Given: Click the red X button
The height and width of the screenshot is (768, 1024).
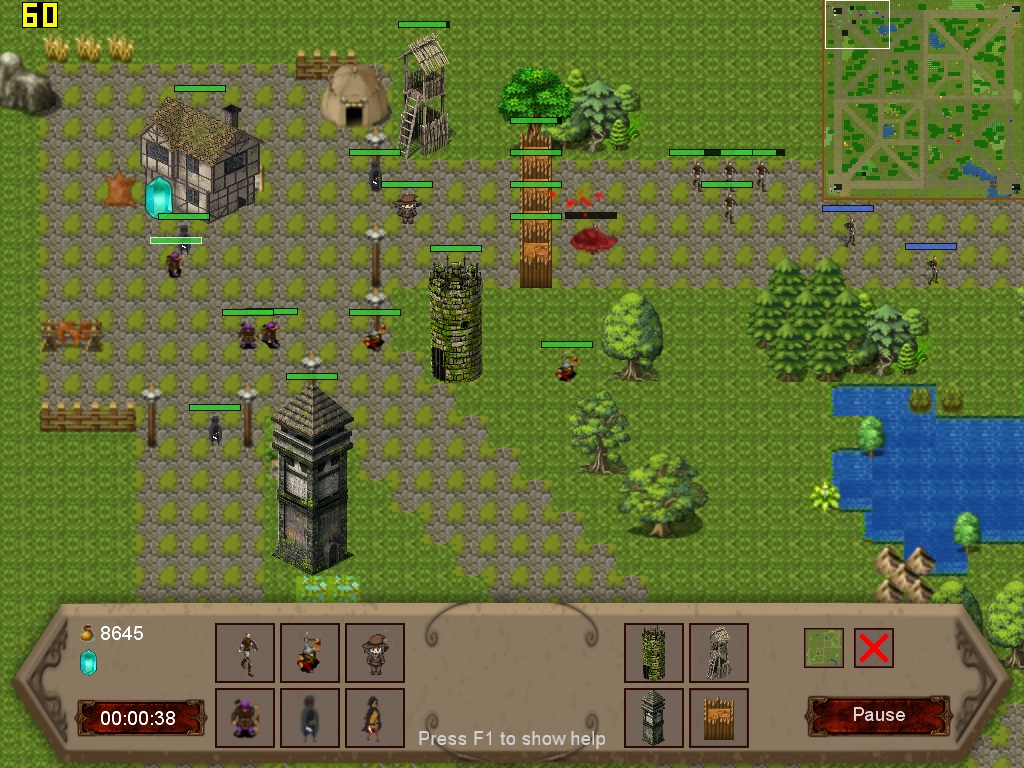Looking at the screenshot, I should [x=873, y=648].
